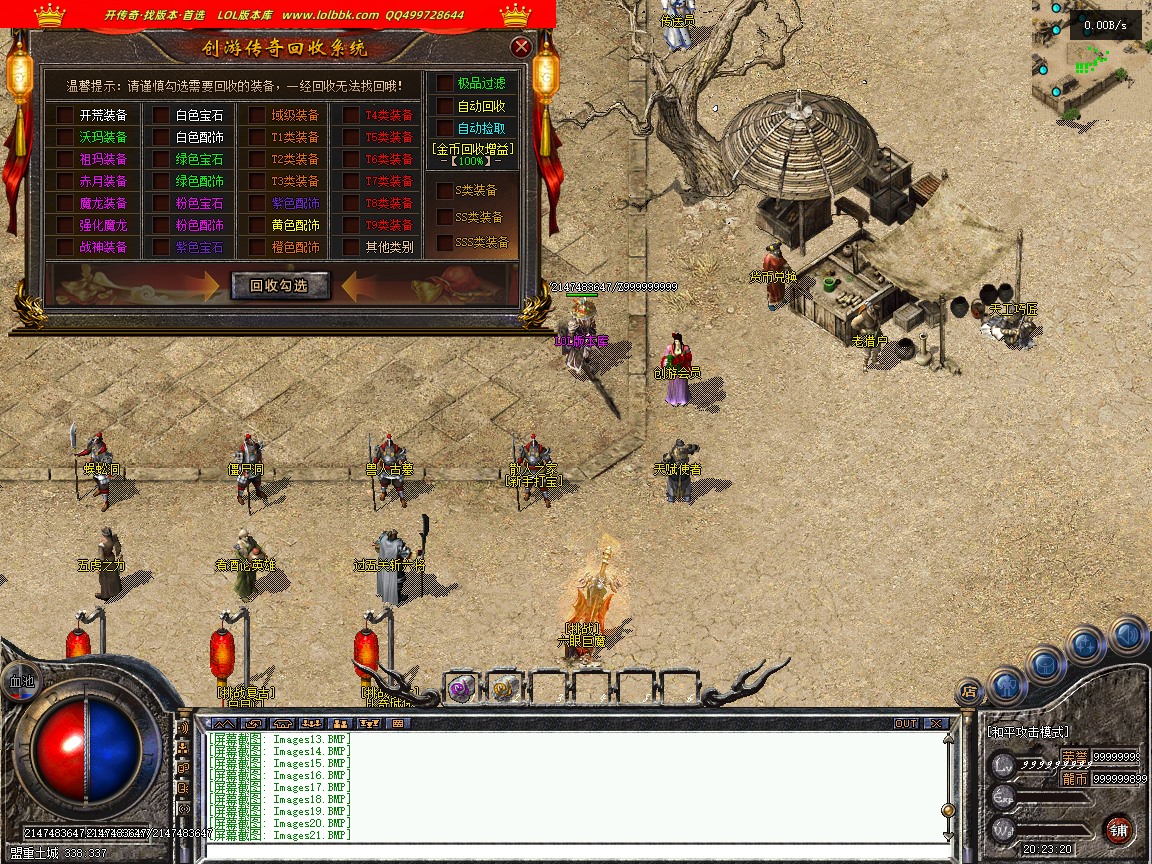
Task: Enable the 战神装备 checkbox
Action: [x=65, y=247]
